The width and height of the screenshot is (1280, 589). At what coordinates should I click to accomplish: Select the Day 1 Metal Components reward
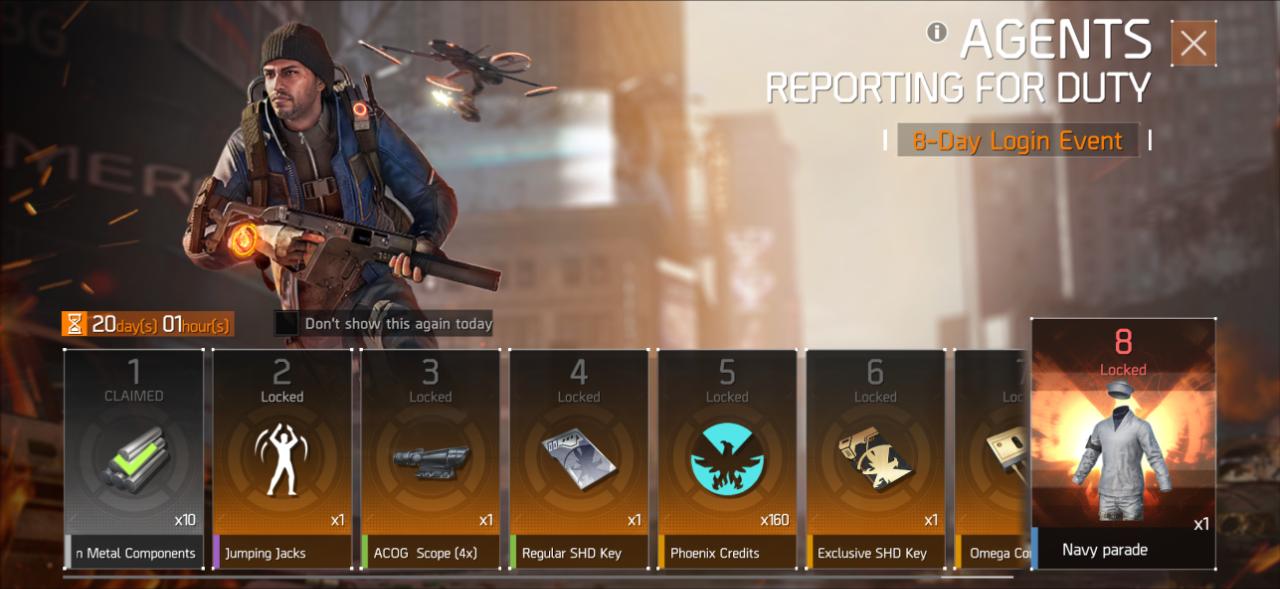pyautogui.click(x=134, y=459)
